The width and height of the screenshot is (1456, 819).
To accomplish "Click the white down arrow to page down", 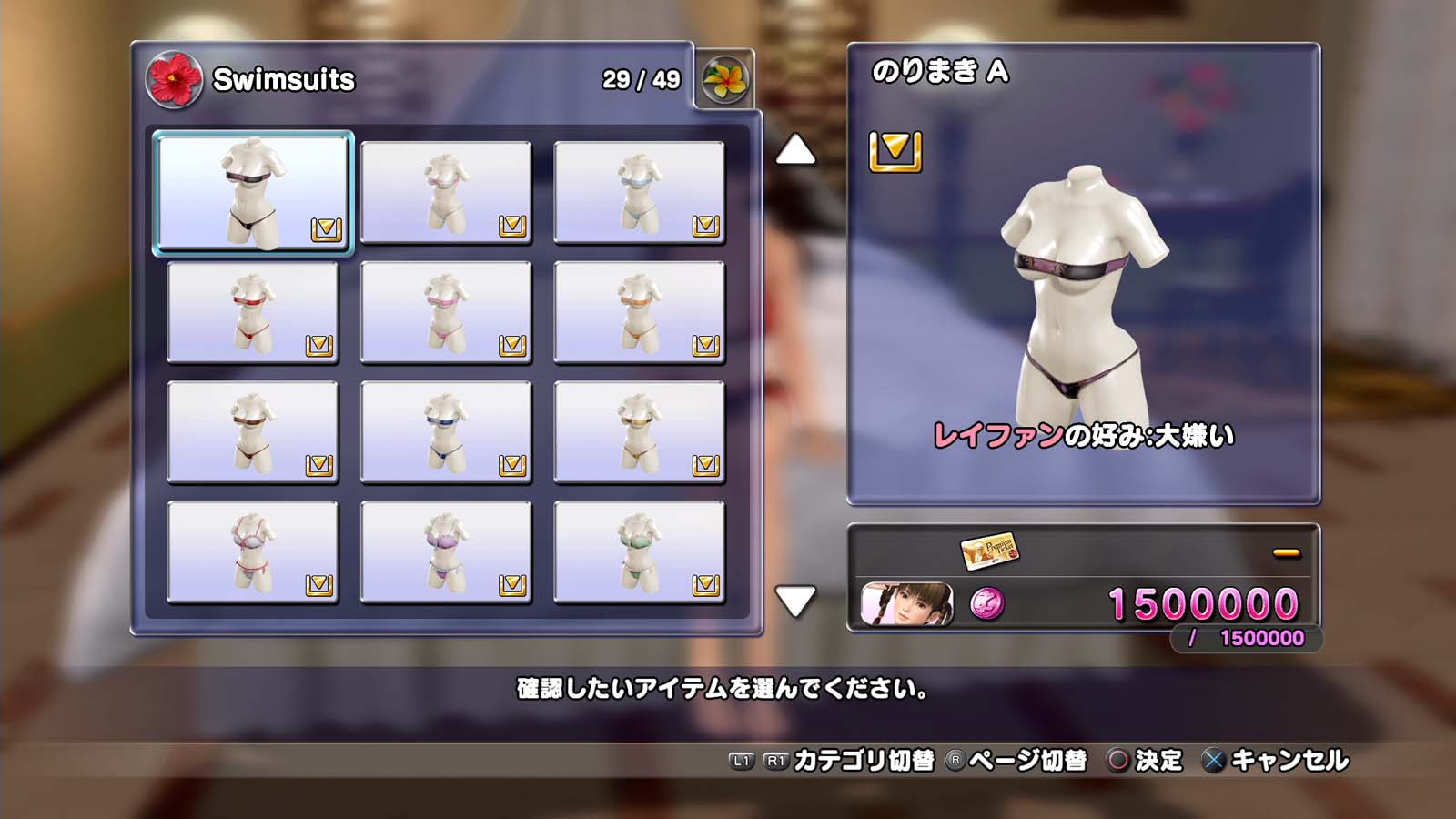I will tap(795, 601).
